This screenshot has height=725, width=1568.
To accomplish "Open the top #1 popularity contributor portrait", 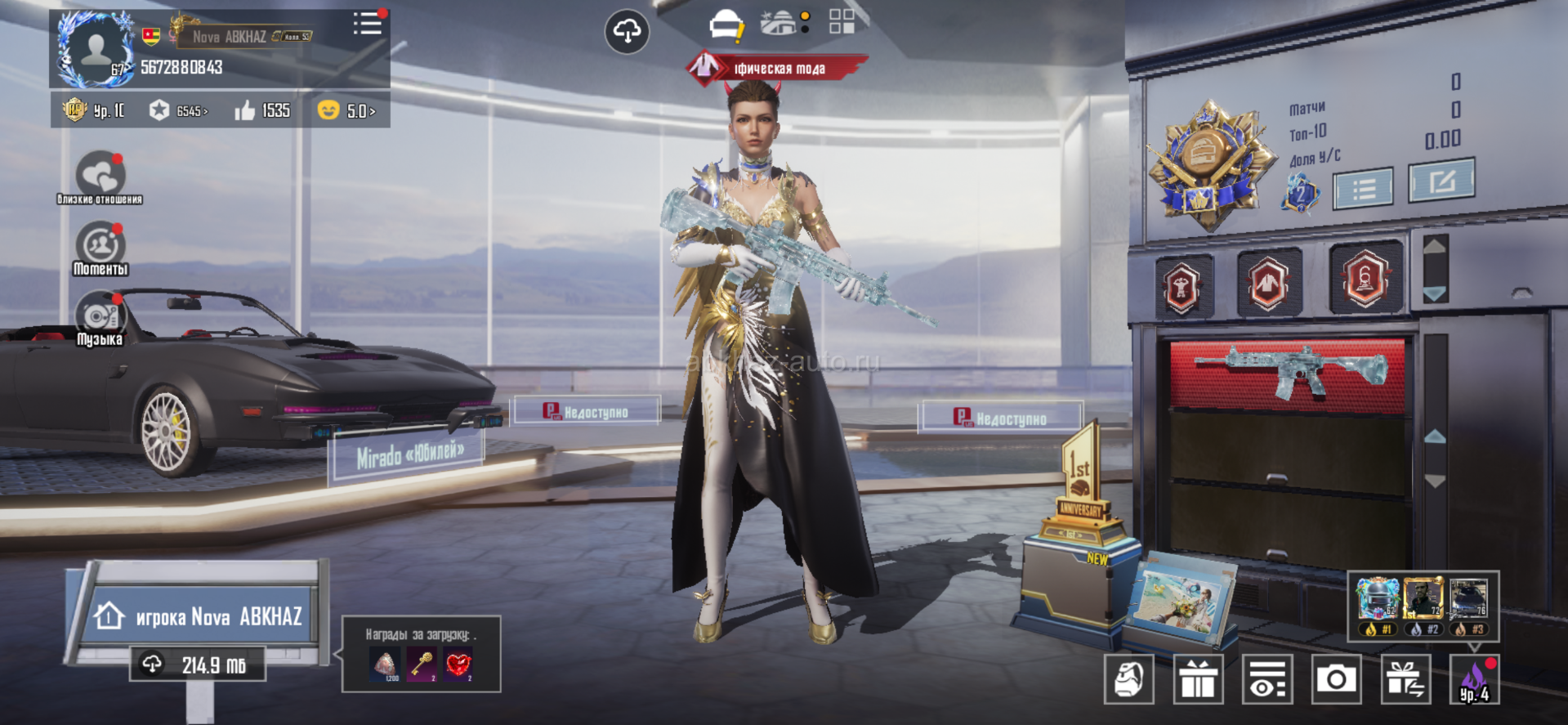I will (x=1377, y=600).
